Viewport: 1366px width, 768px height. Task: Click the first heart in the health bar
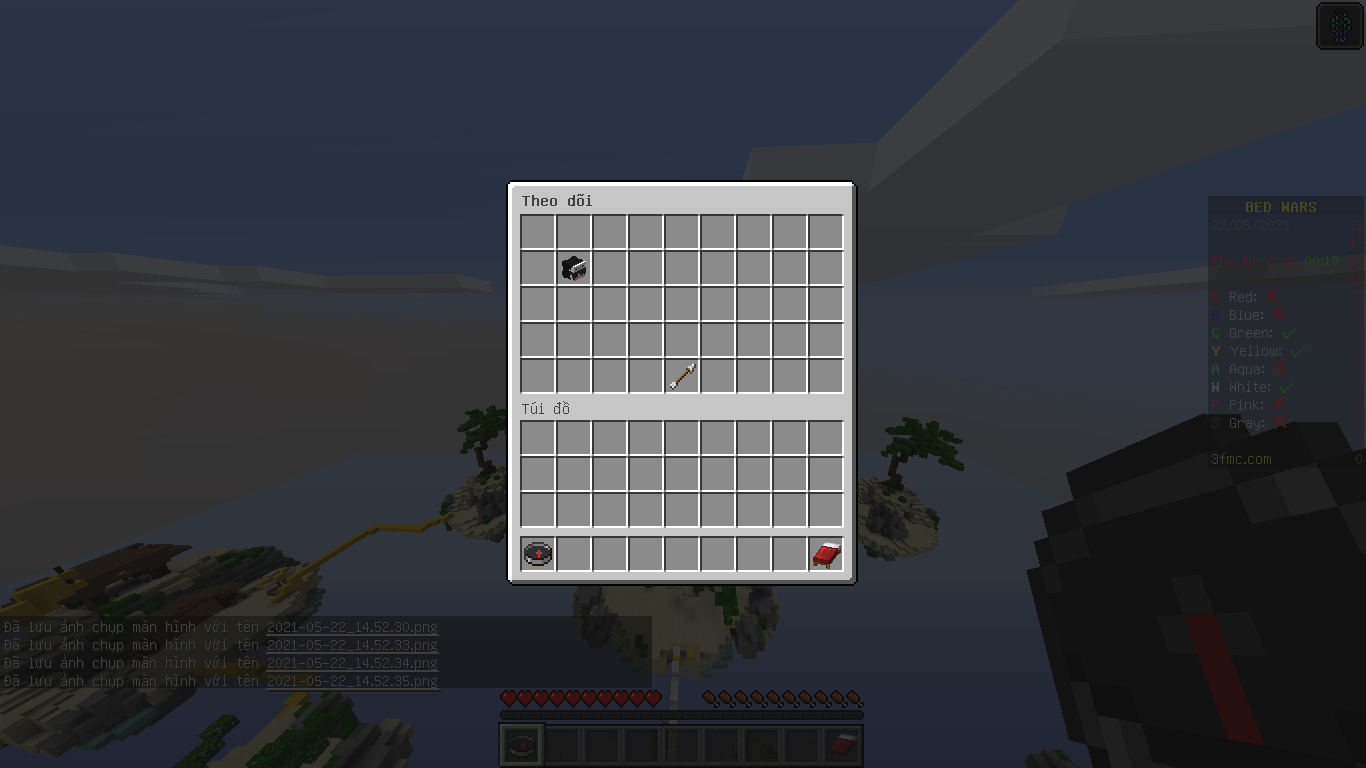point(509,700)
